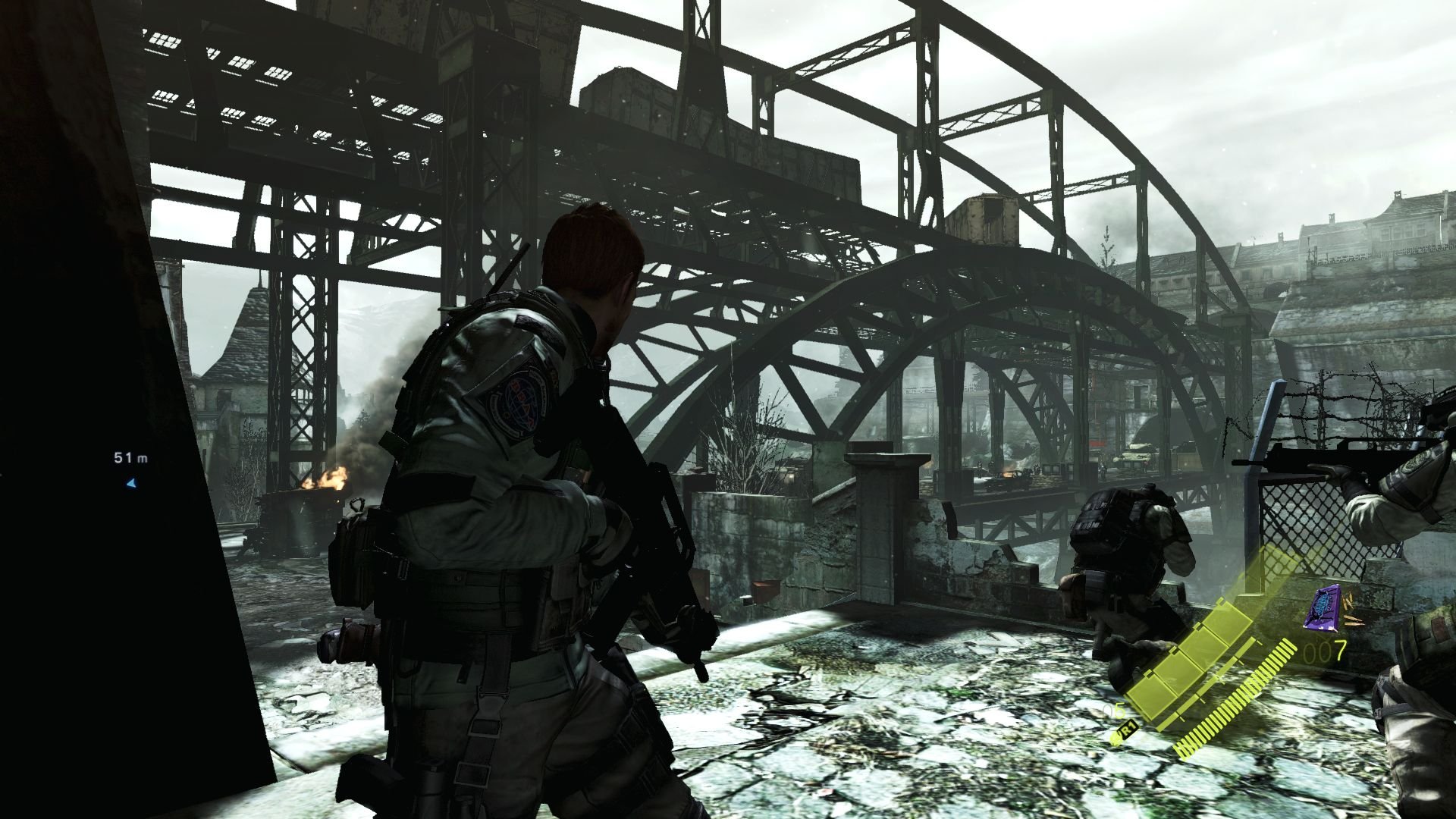This screenshot has height=819, width=1456.
Task: Toggle the 51 m distance marker visibility
Action: coord(130,458)
